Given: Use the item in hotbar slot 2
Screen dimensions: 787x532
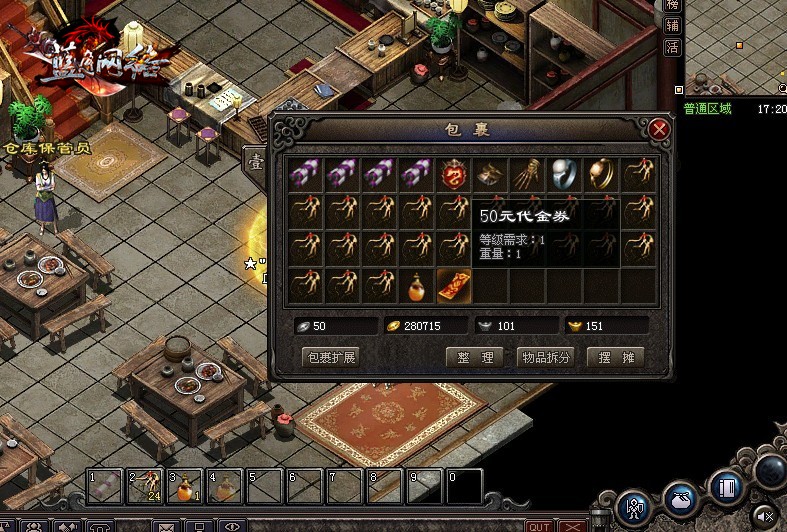Looking at the screenshot, I should pyautogui.click(x=144, y=487).
